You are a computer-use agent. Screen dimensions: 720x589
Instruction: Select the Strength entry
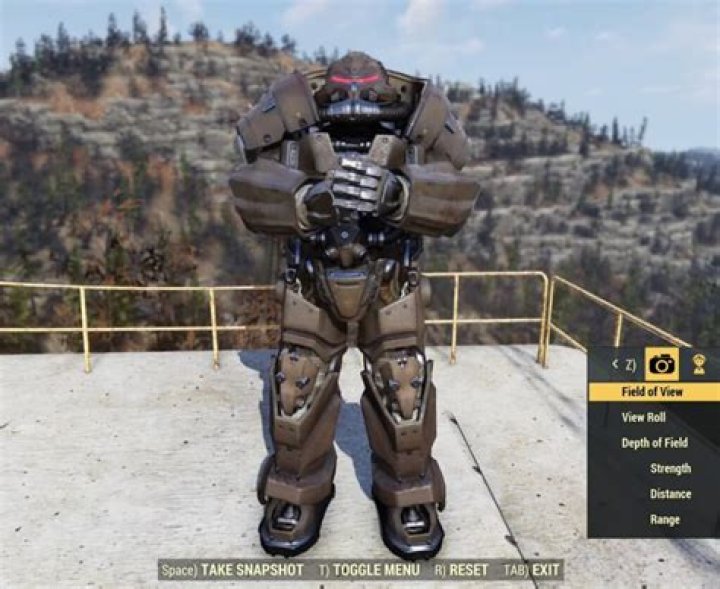pos(670,468)
